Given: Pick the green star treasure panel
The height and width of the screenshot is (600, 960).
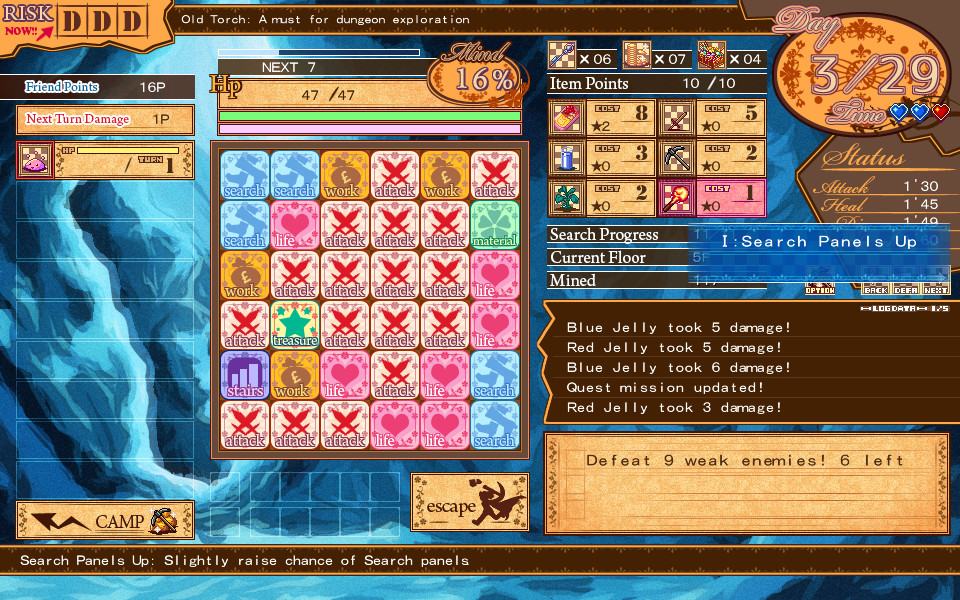Looking at the screenshot, I should point(295,325).
